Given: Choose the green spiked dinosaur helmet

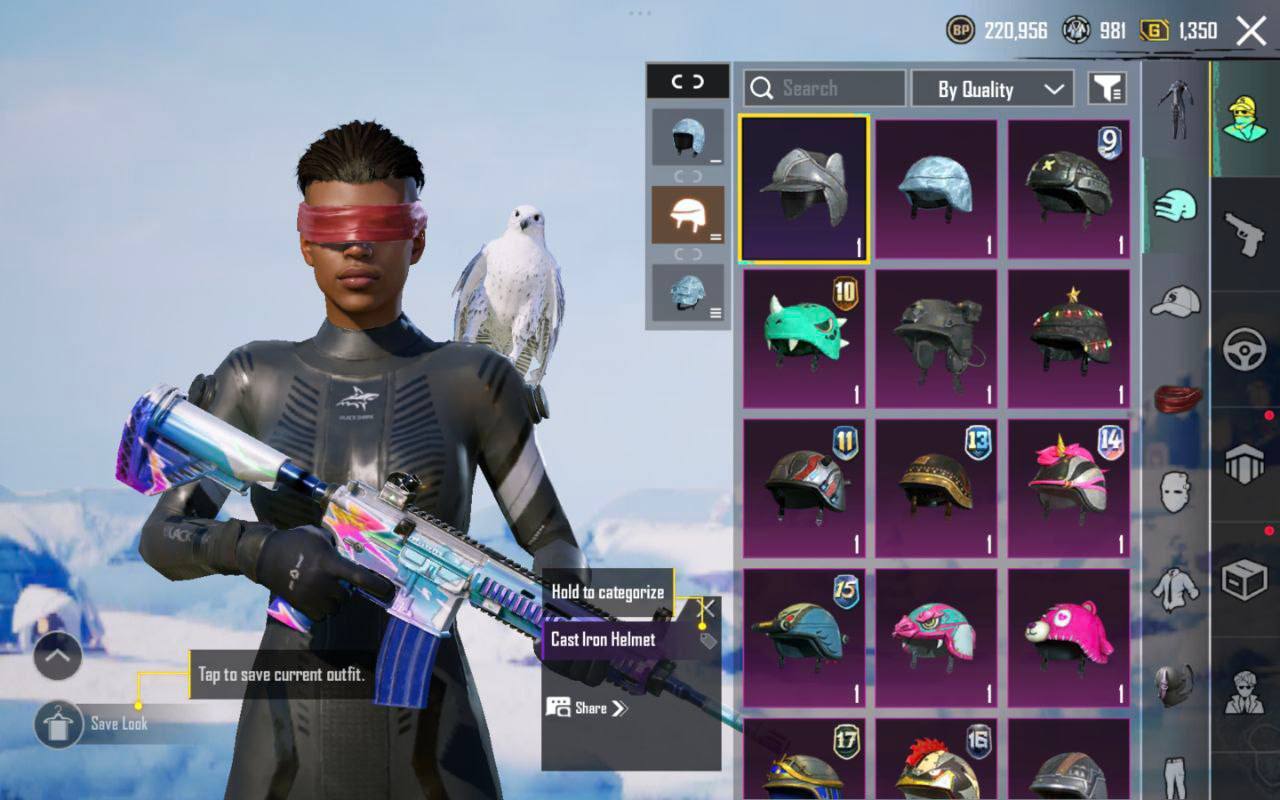Looking at the screenshot, I should pyautogui.click(x=804, y=338).
